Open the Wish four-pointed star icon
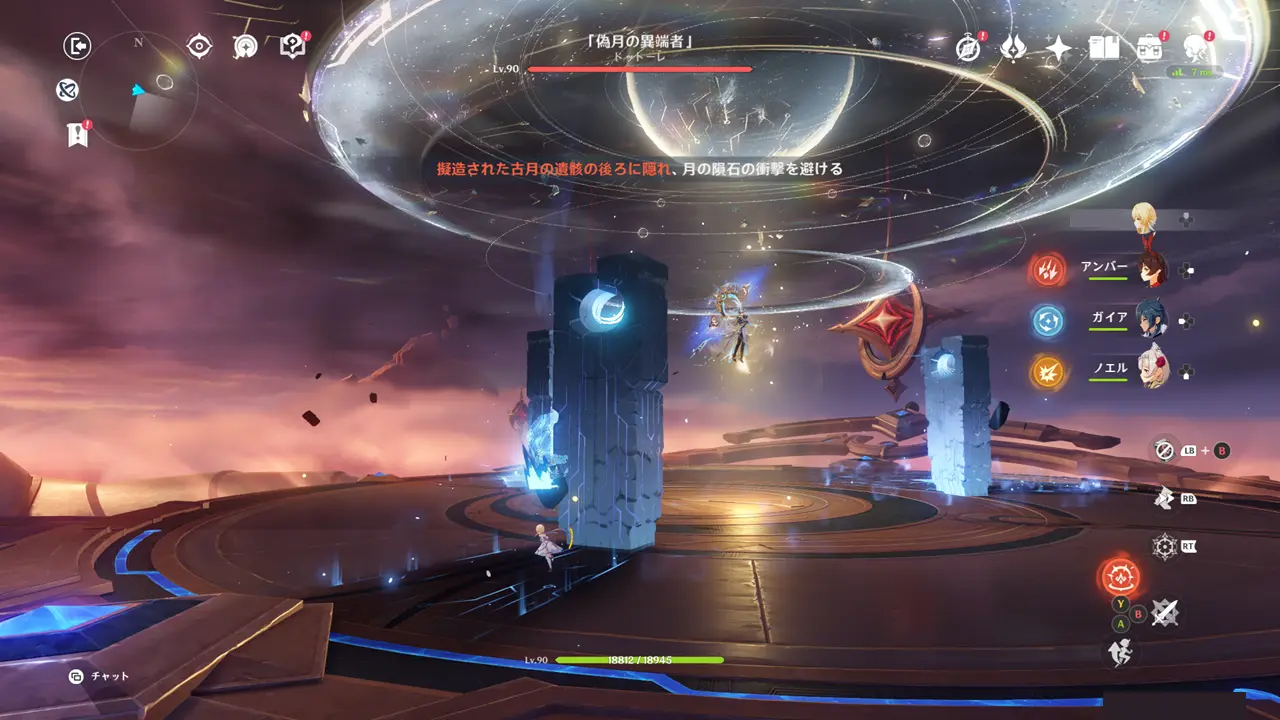 click(1058, 47)
